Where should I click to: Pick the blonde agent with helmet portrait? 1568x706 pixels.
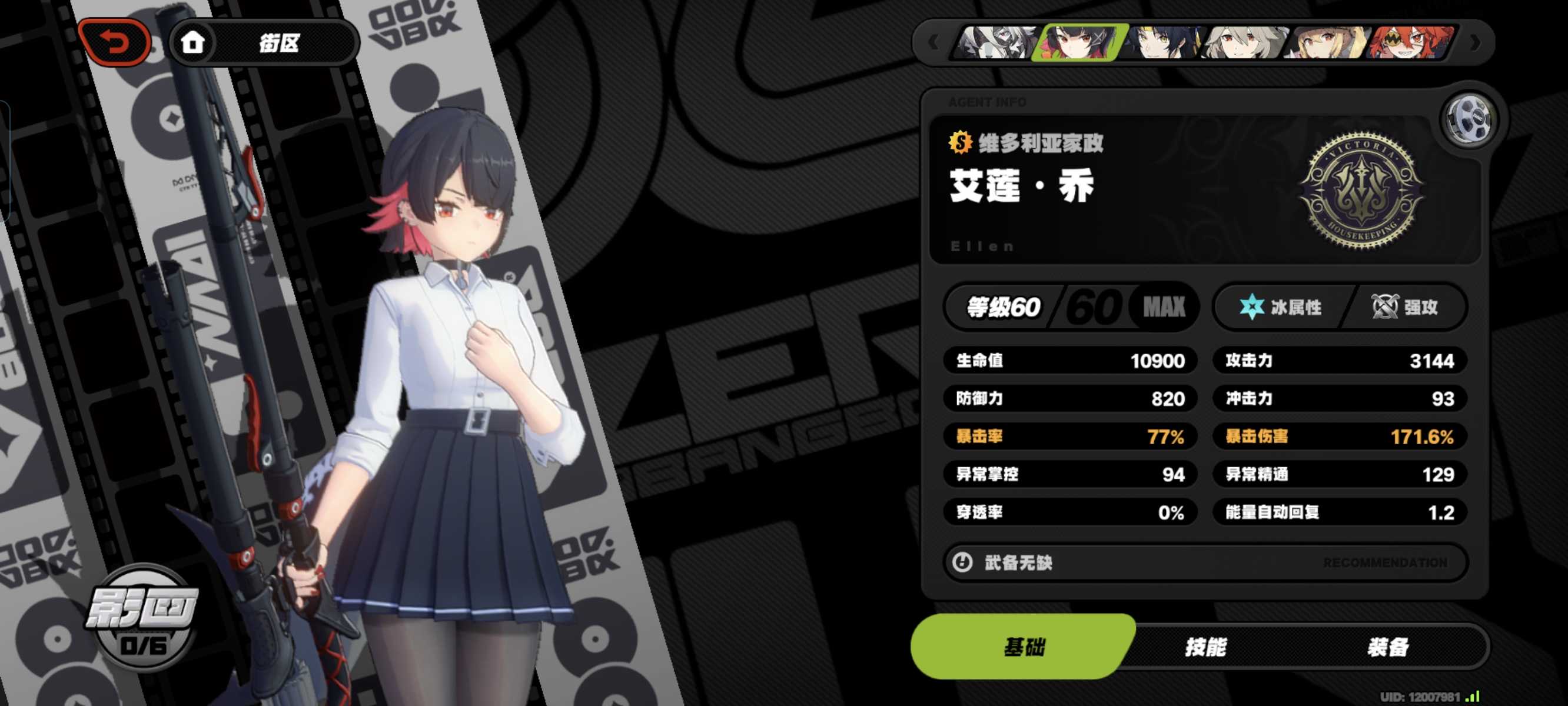(x=1328, y=42)
